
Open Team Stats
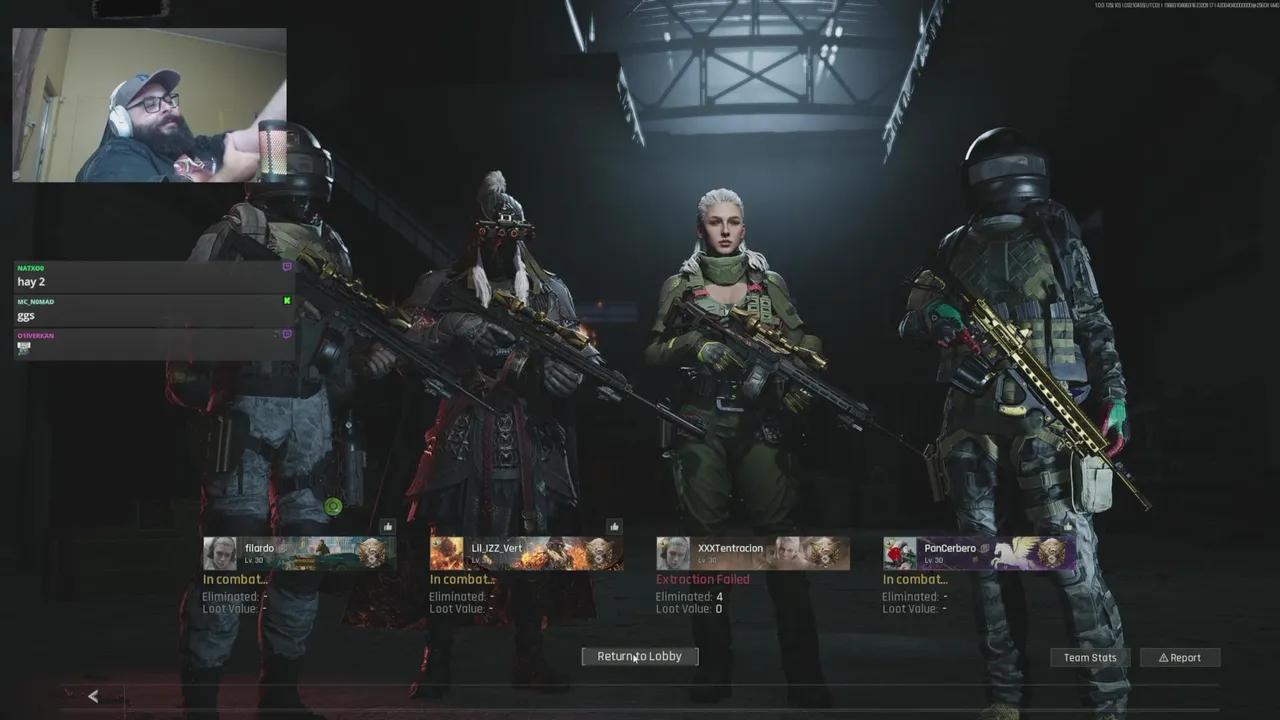point(1089,657)
